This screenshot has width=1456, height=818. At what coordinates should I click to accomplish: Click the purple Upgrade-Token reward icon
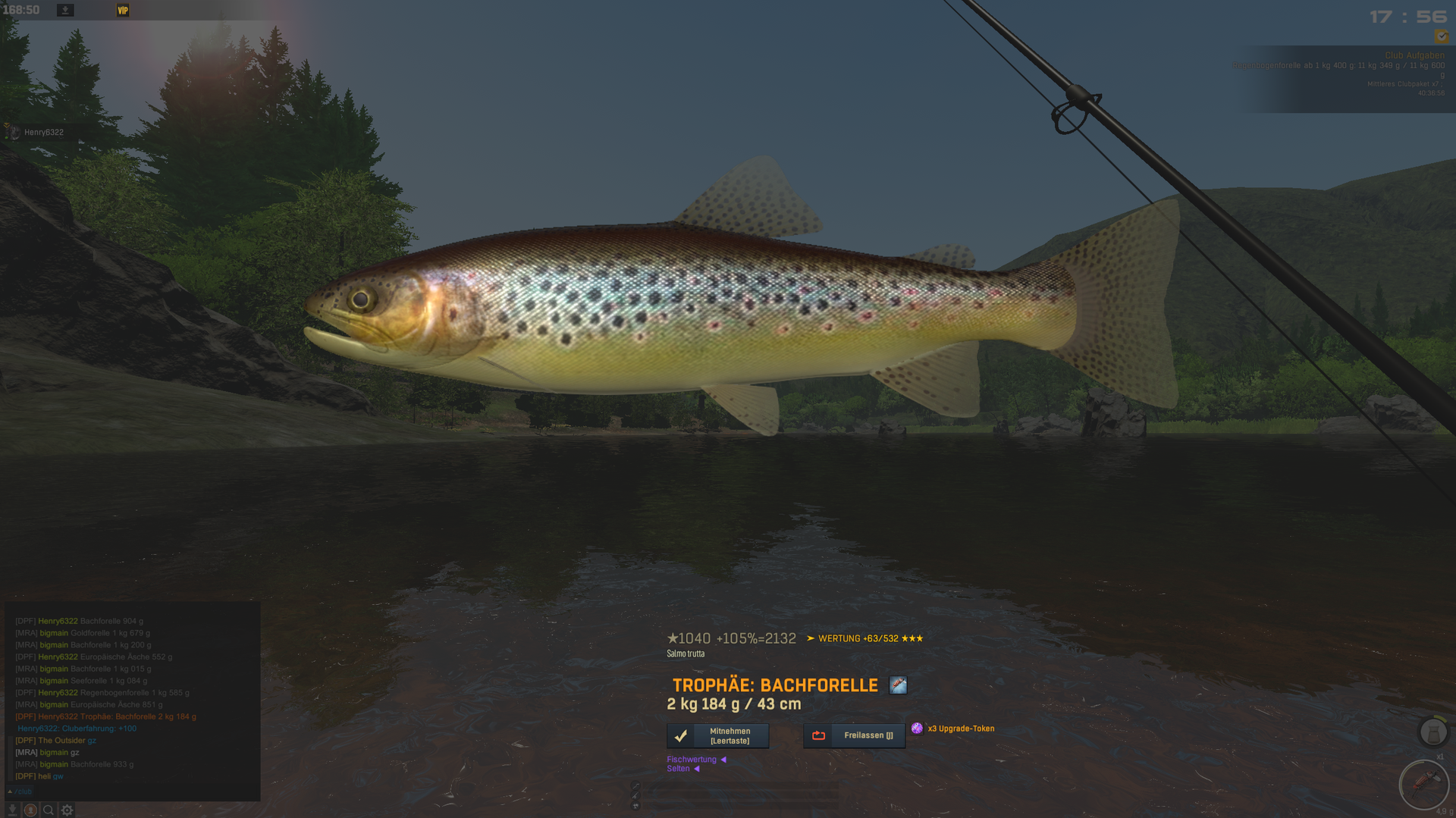[x=917, y=729]
